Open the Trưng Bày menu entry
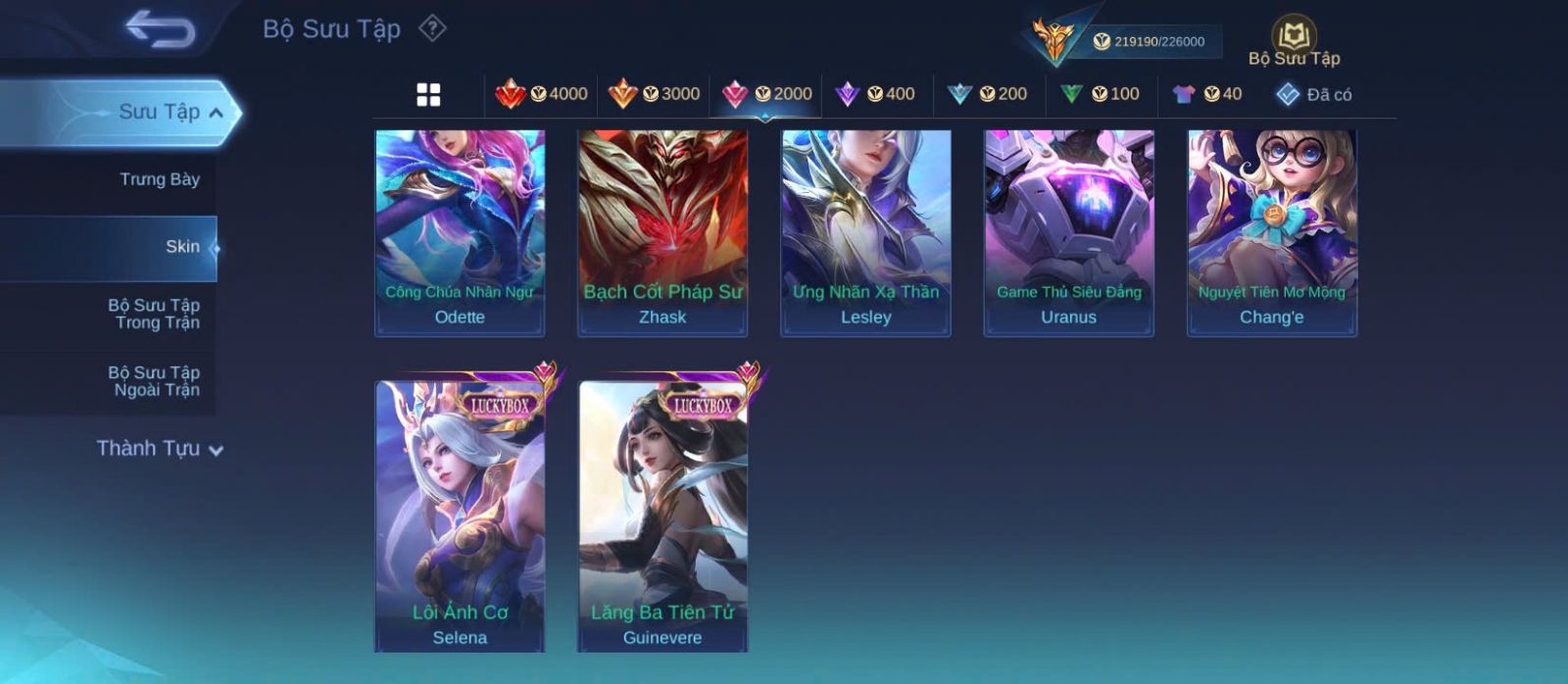 (x=159, y=179)
